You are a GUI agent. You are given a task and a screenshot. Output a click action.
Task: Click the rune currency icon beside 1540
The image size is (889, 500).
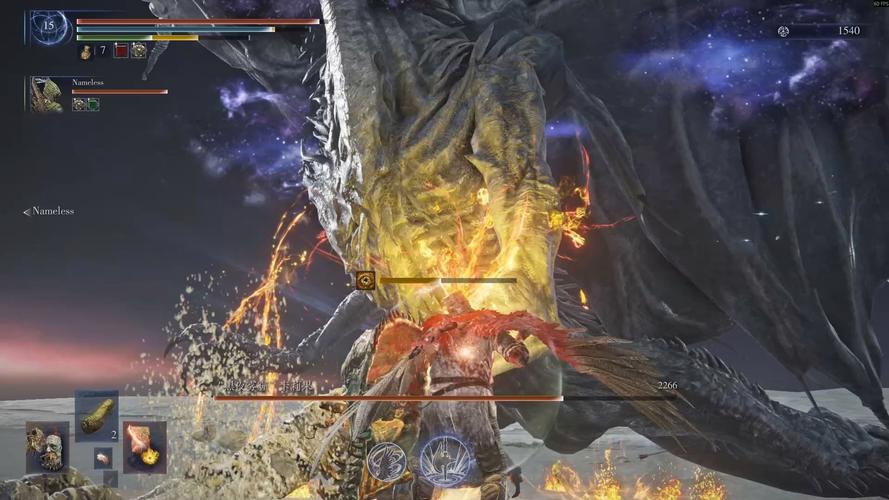pos(785,31)
